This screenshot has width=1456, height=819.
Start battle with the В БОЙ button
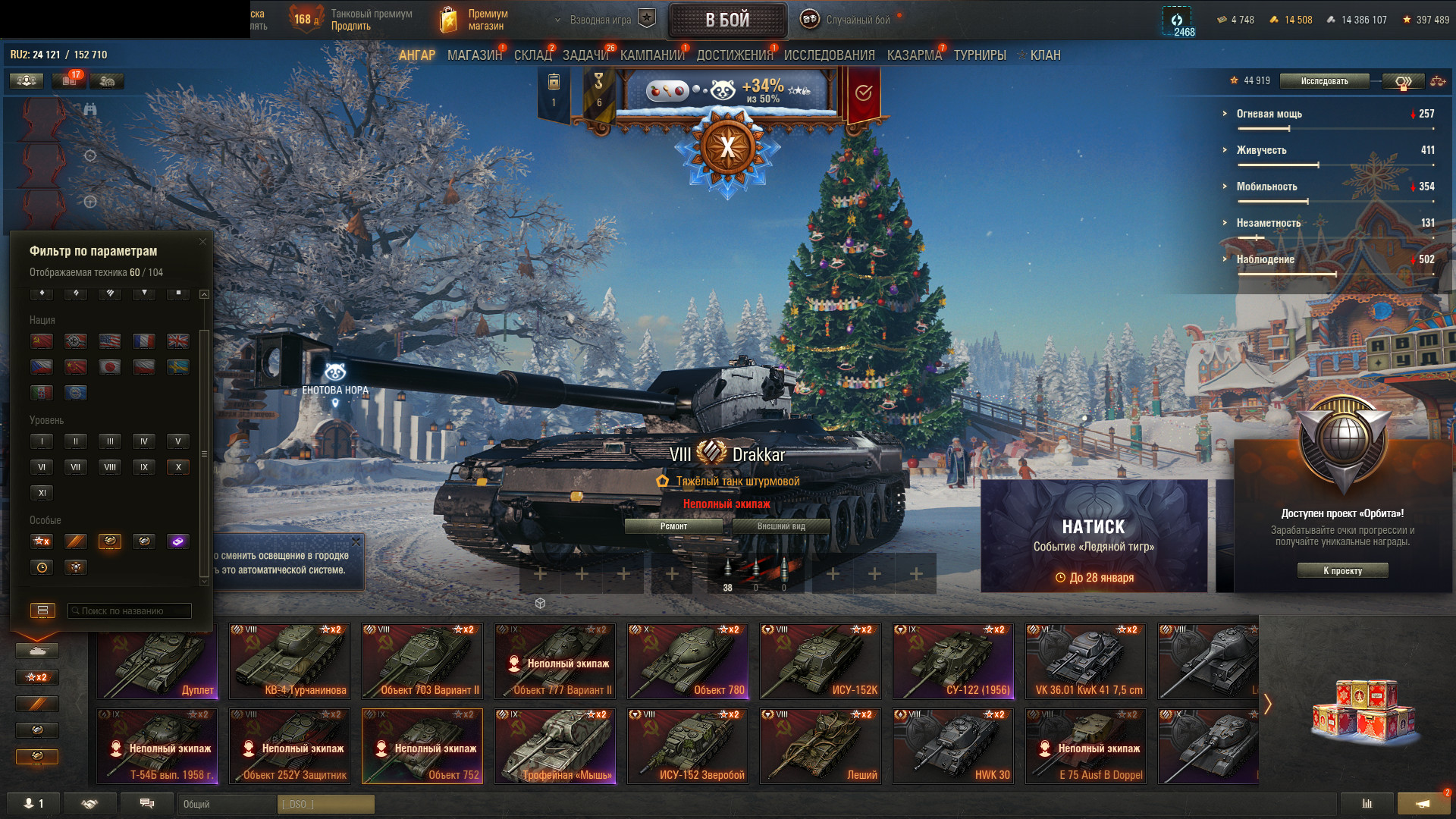point(727,20)
